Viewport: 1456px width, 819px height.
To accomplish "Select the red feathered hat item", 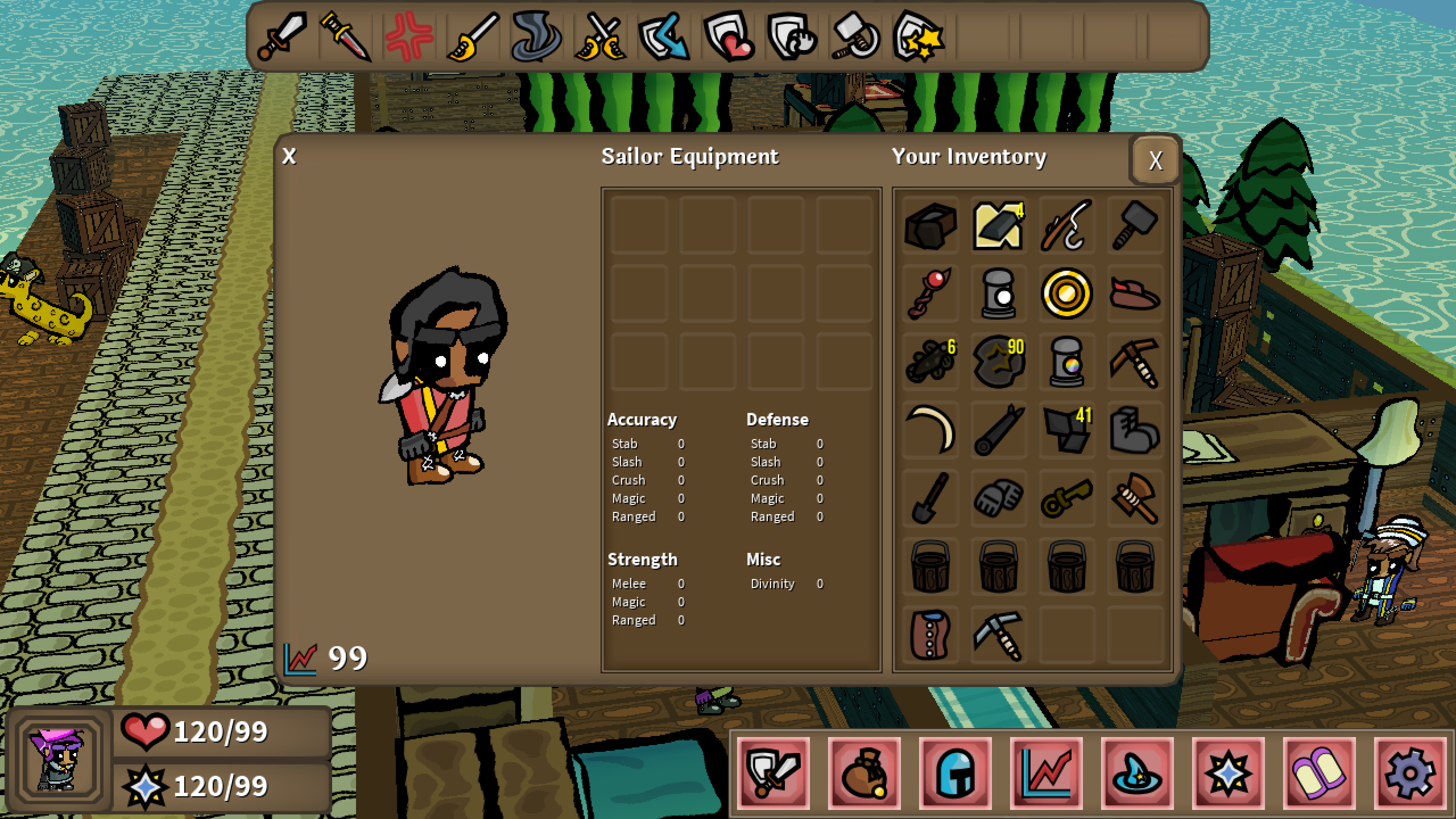I will click(x=1134, y=293).
